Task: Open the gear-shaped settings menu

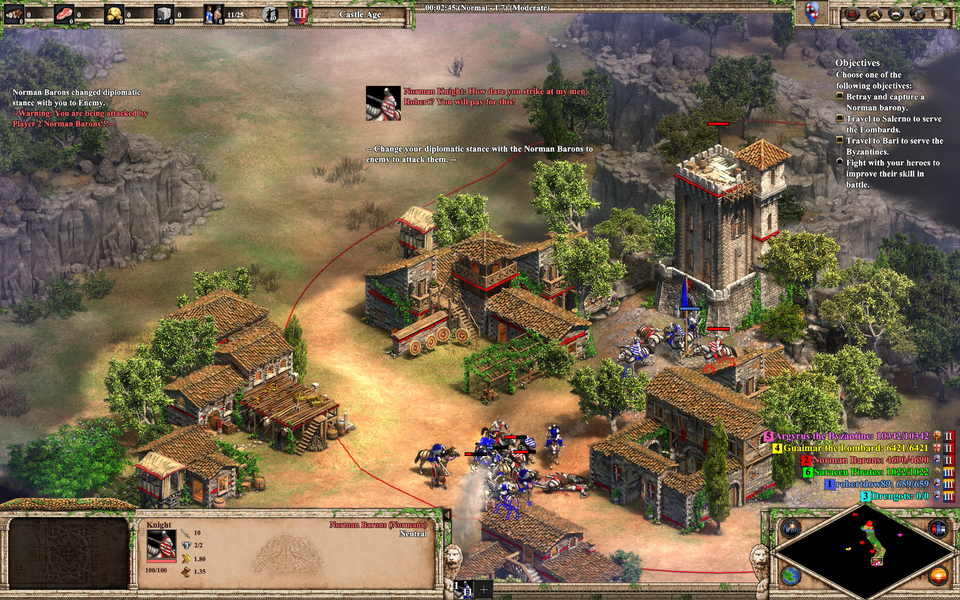Action: click(x=917, y=14)
